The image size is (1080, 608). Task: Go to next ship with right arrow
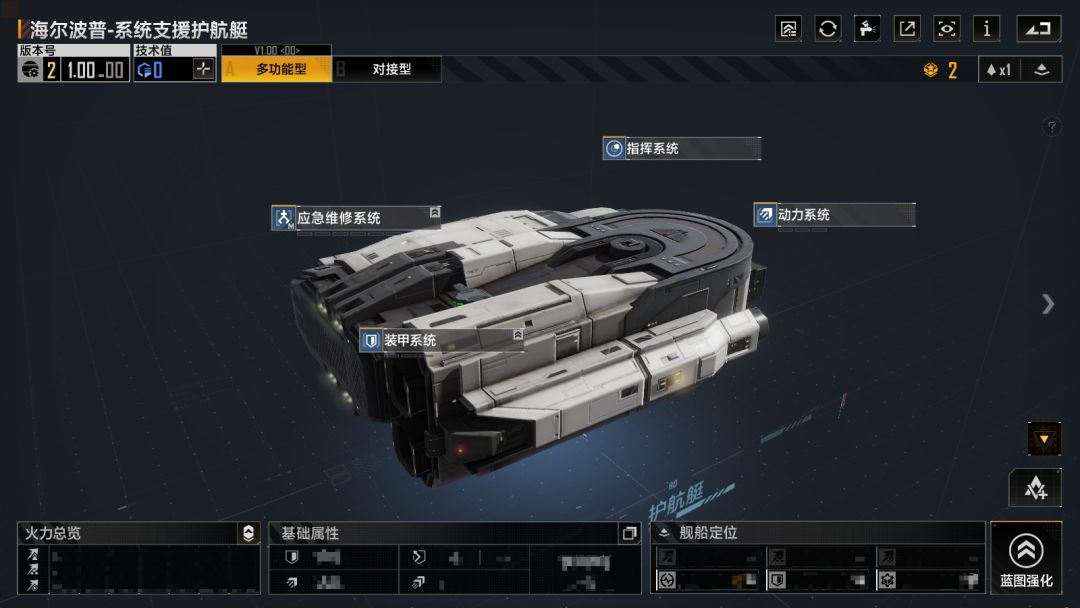tap(1047, 304)
